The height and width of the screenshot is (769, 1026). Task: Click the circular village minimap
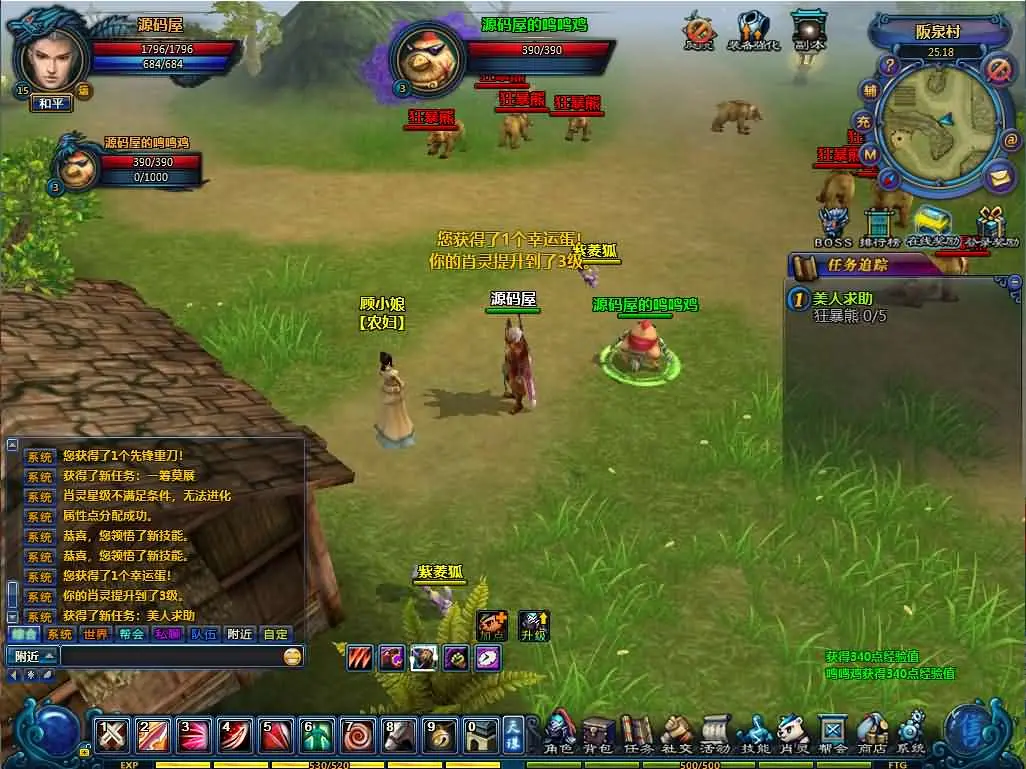(939, 124)
